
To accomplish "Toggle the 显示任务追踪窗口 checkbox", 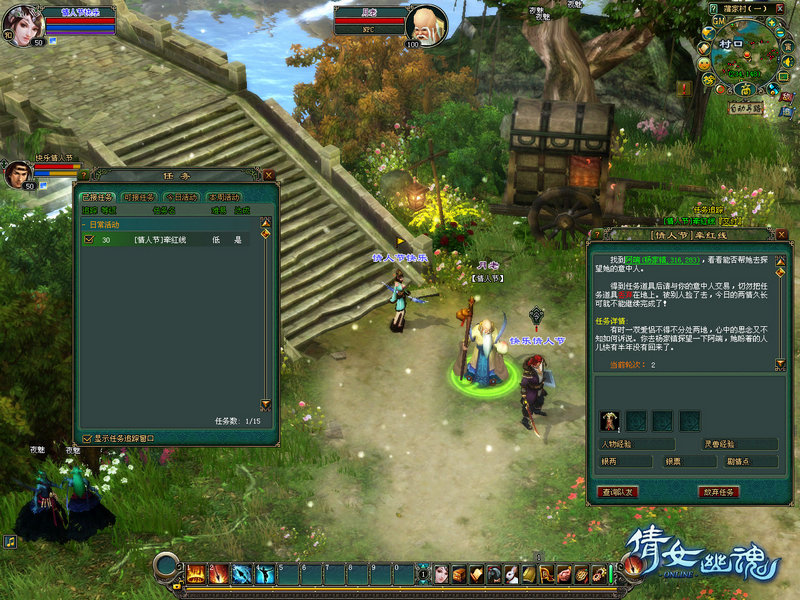I will [88, 438].
